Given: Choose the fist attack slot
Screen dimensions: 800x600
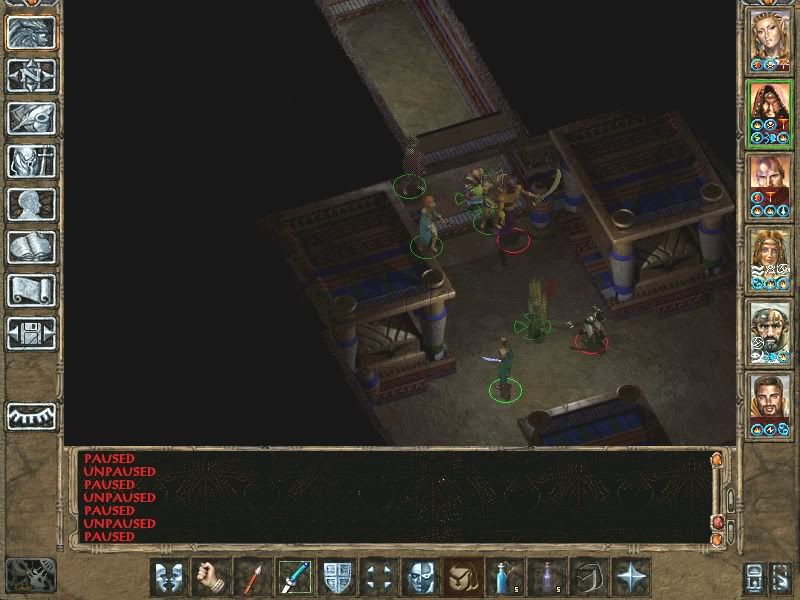Looking at the screenshot, I should (x=211, y=577).
